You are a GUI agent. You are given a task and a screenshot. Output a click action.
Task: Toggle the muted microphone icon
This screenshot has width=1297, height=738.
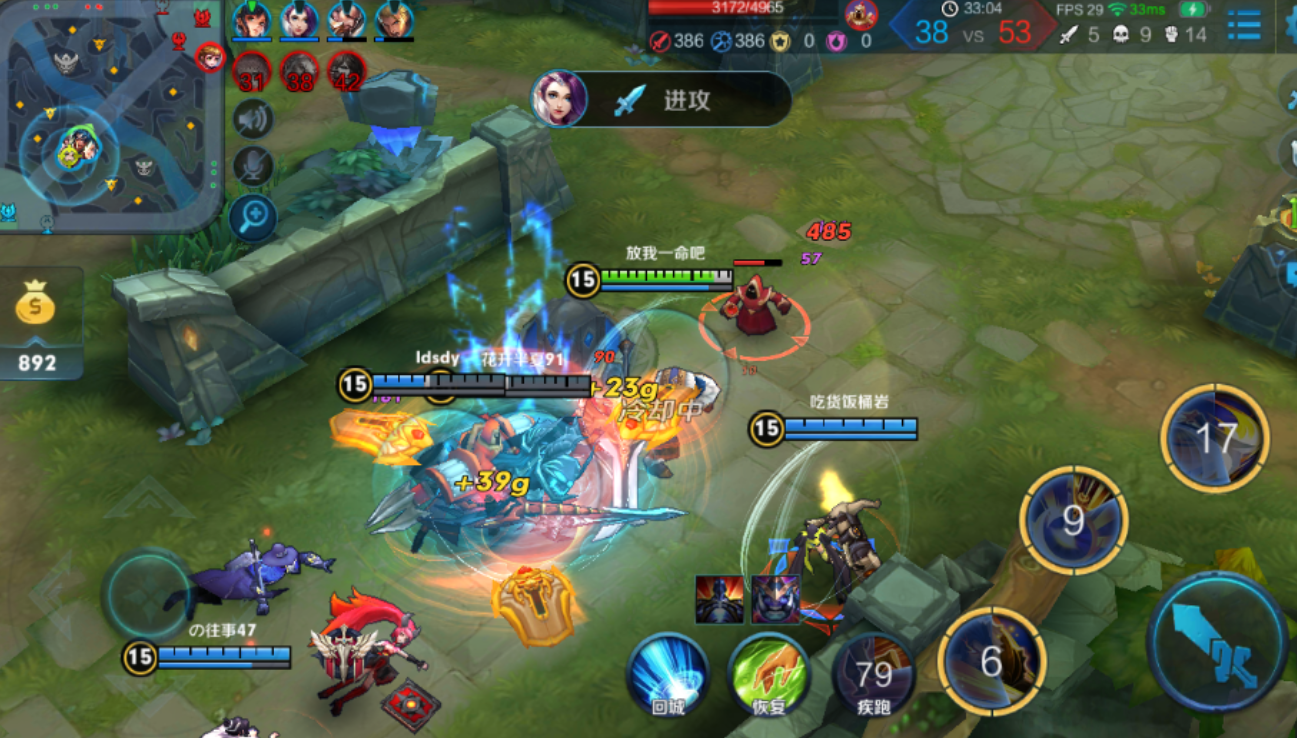(x=254, y=167)
